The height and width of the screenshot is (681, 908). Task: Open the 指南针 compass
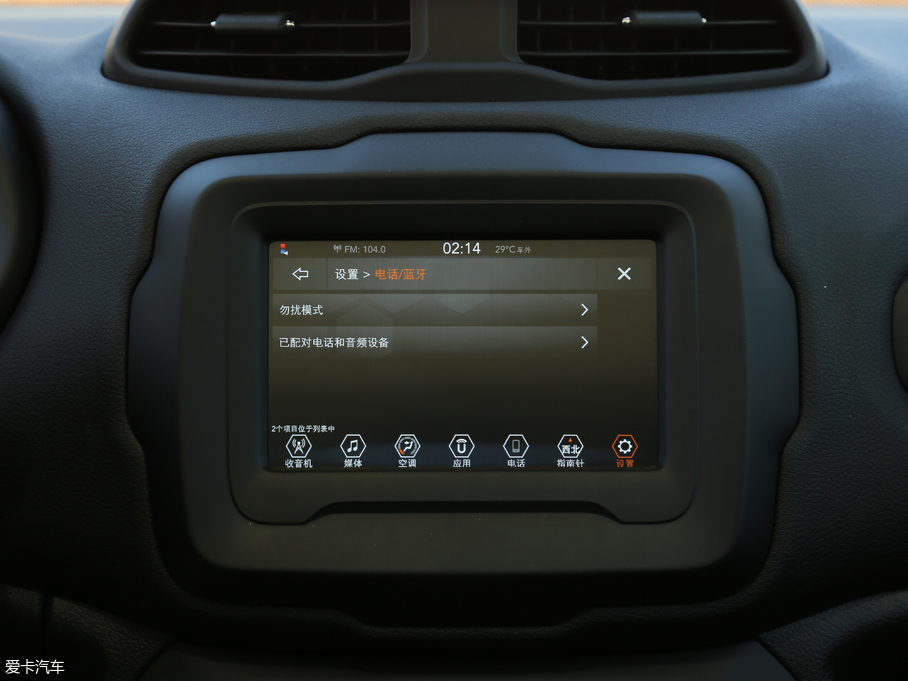click(x=570, y=449)
